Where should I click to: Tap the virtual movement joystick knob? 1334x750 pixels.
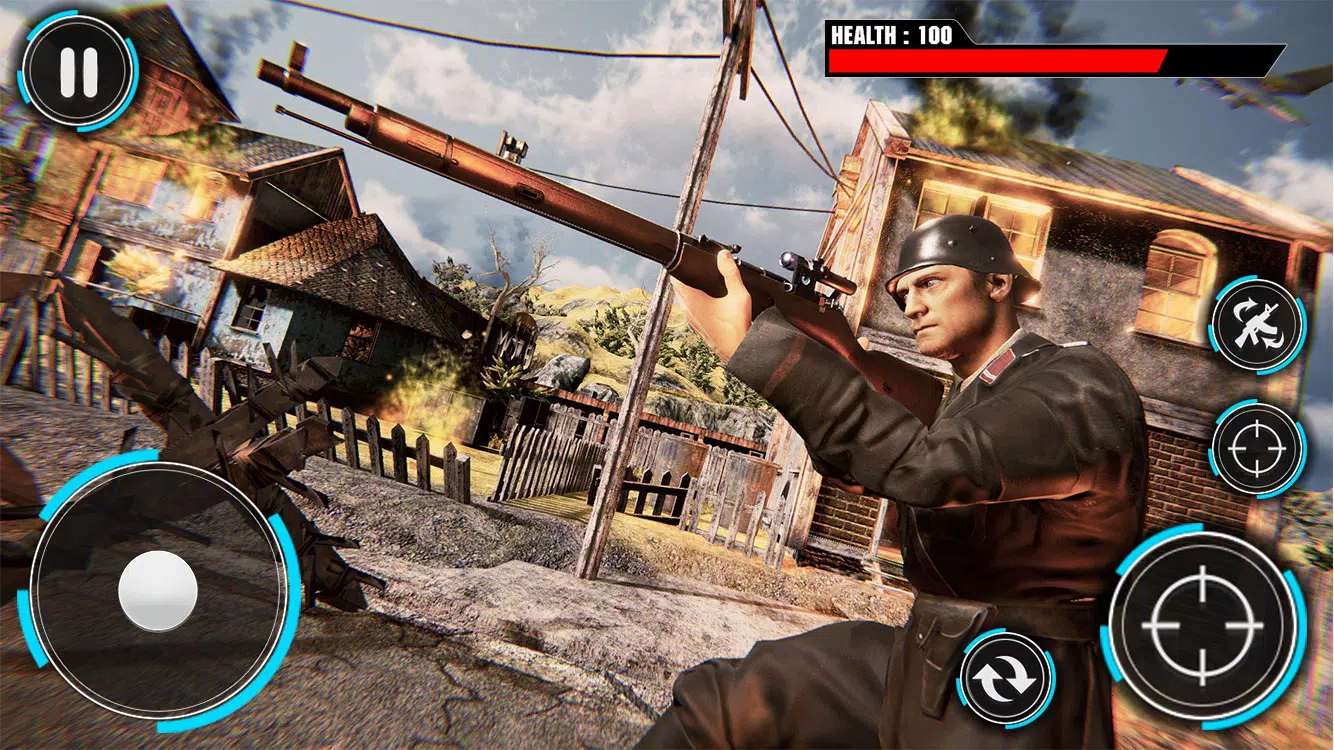[x=158, y=588]
